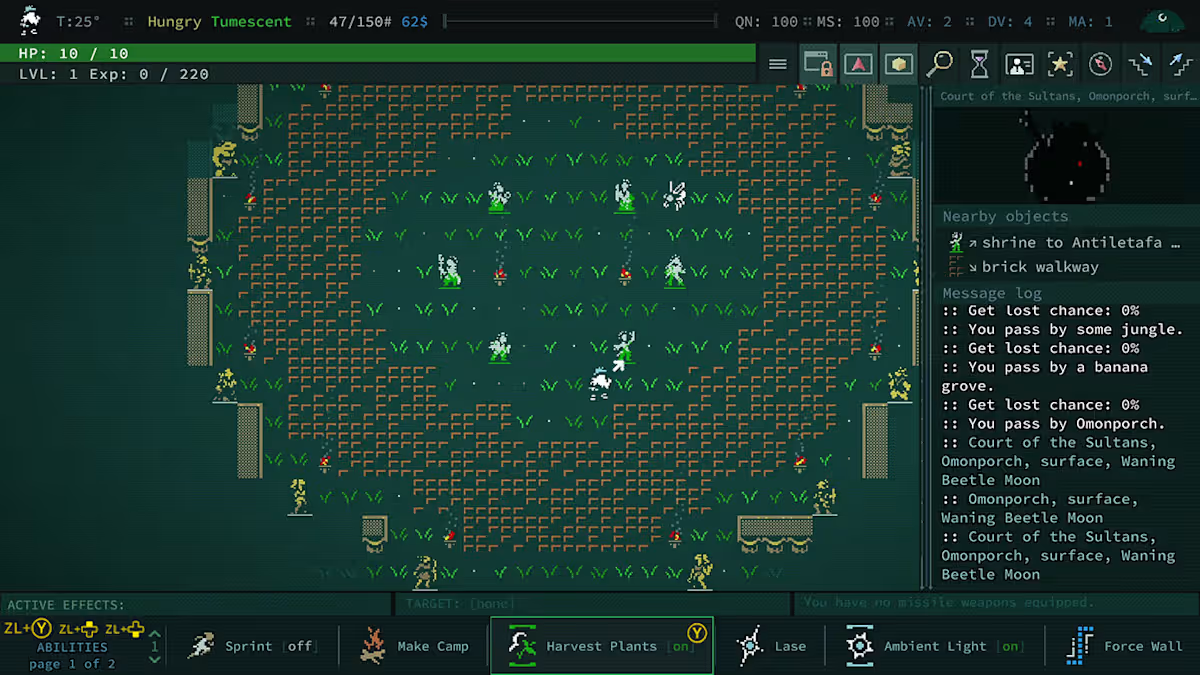Toggle the window lock icon
This screenshot has width=1200, height=675.
point(819,65)
